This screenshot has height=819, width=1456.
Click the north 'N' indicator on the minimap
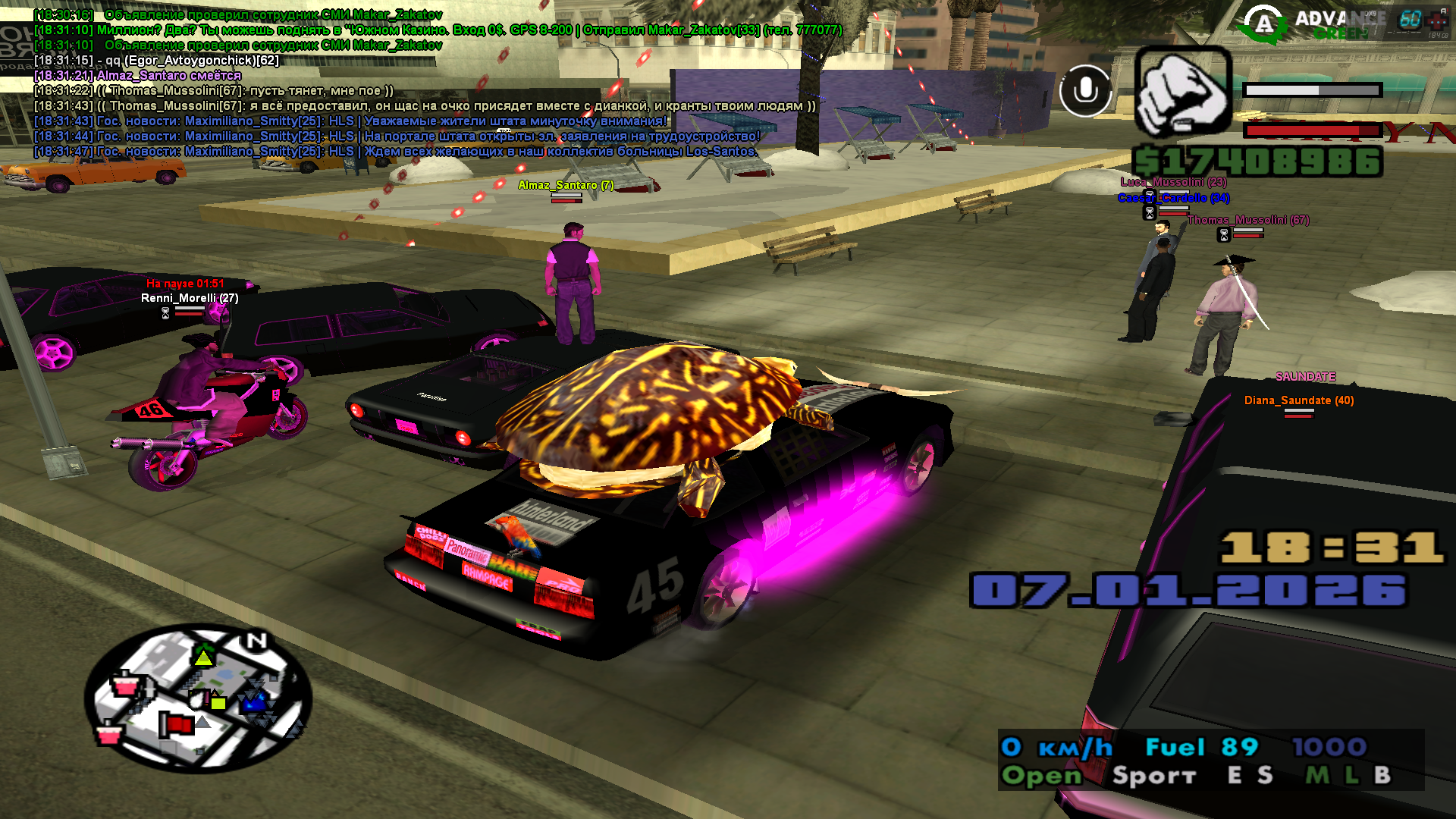[256, 642]
